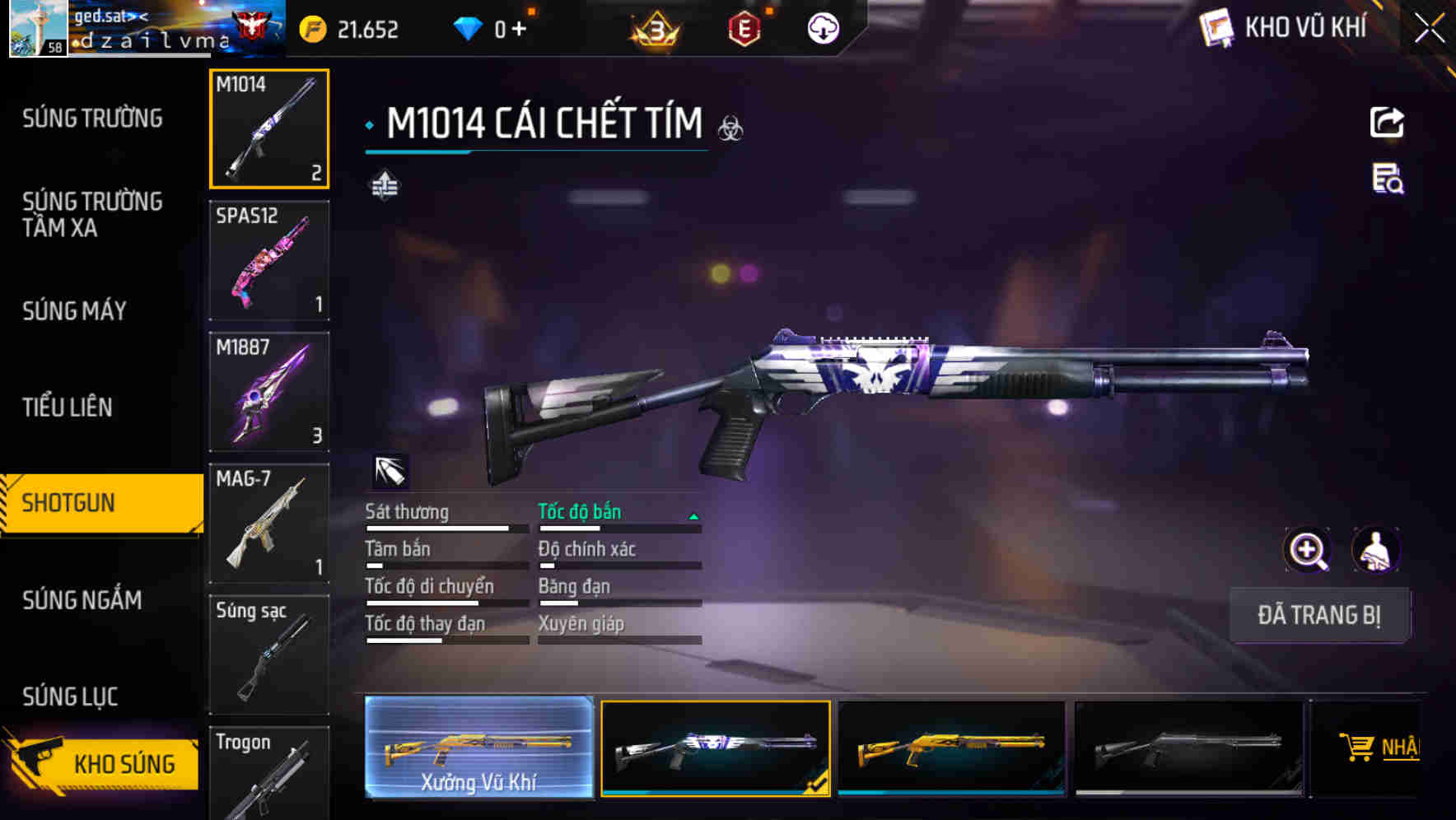Open the SÚNG NGẮM category tab
This screenshot has height=820, width=1456.
click(x=82, y=601)
